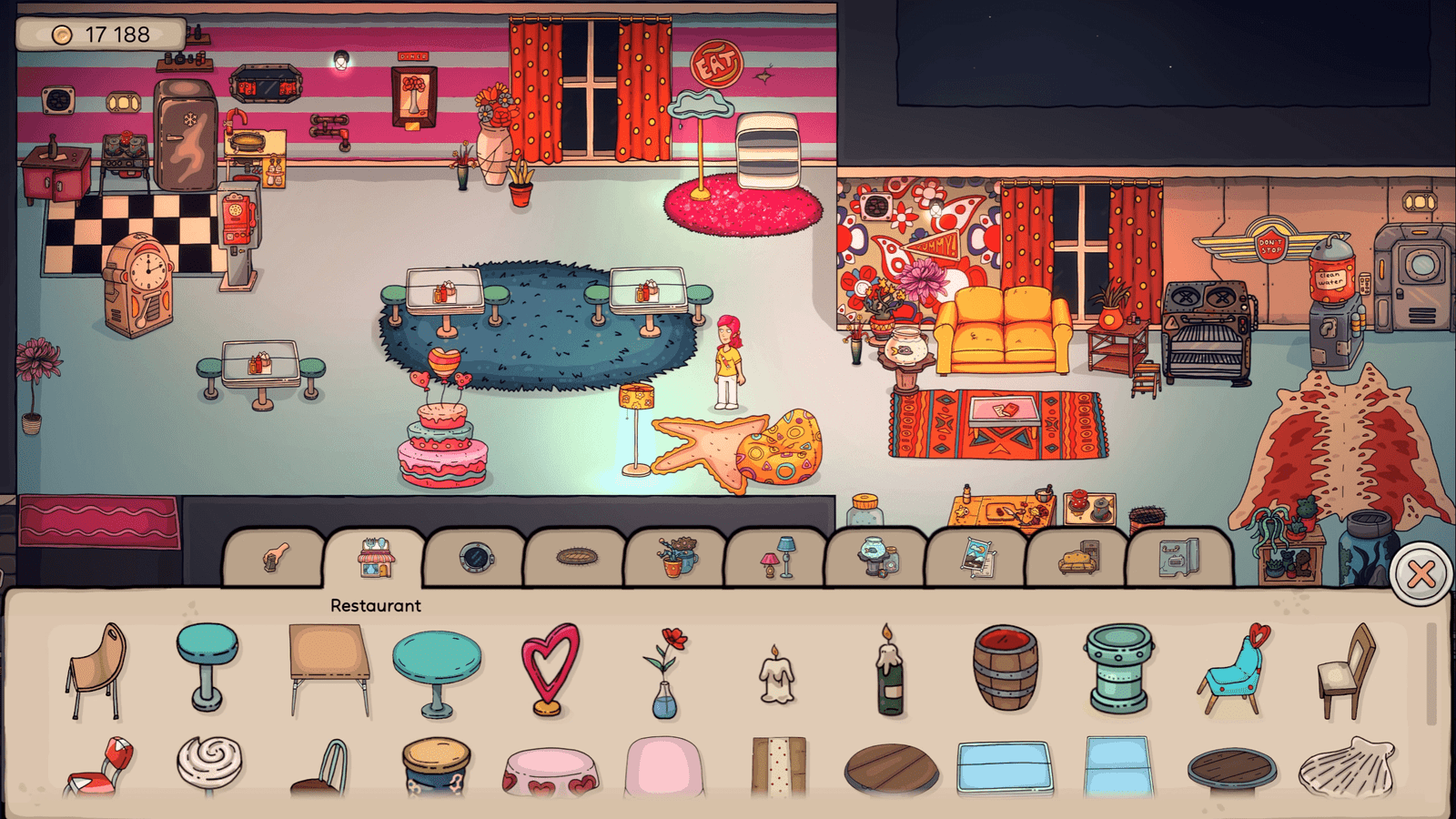Switch to the refrigerator appliances tab

click(x=1179, y=557)
